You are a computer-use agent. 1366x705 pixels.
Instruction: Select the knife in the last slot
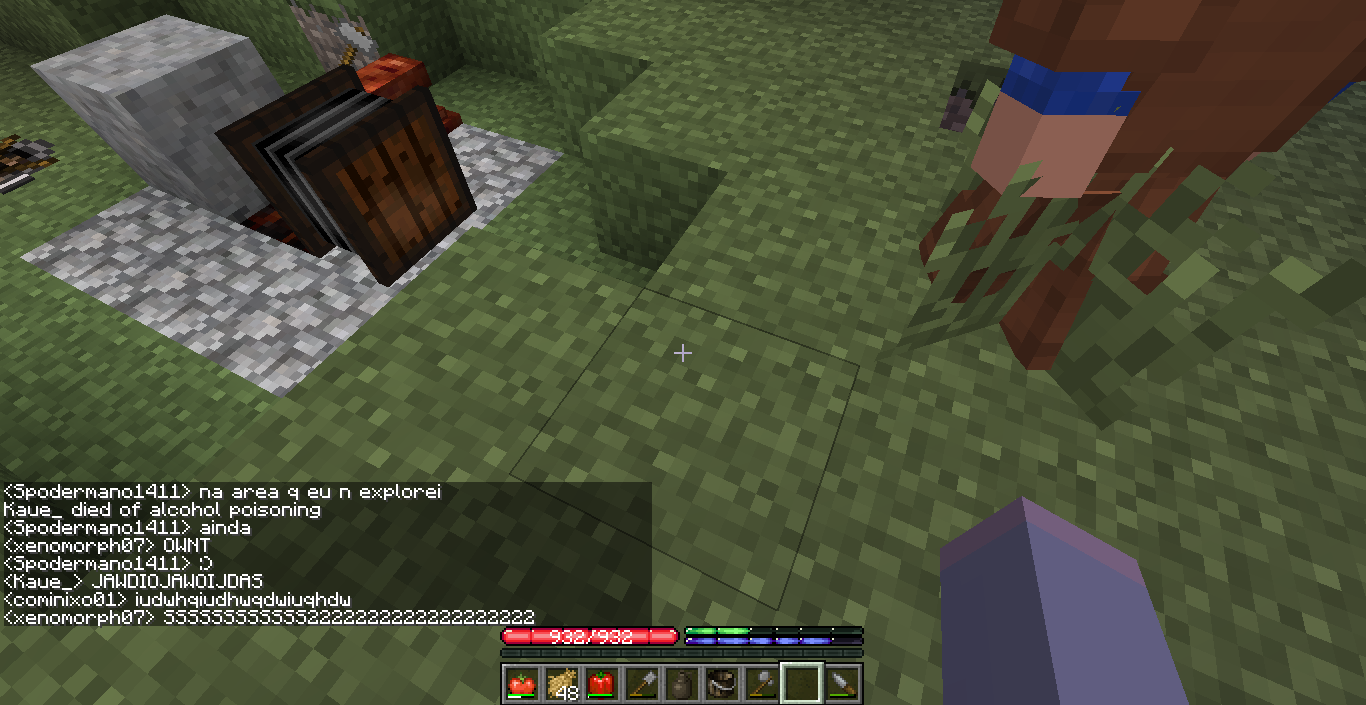[842, 683]
